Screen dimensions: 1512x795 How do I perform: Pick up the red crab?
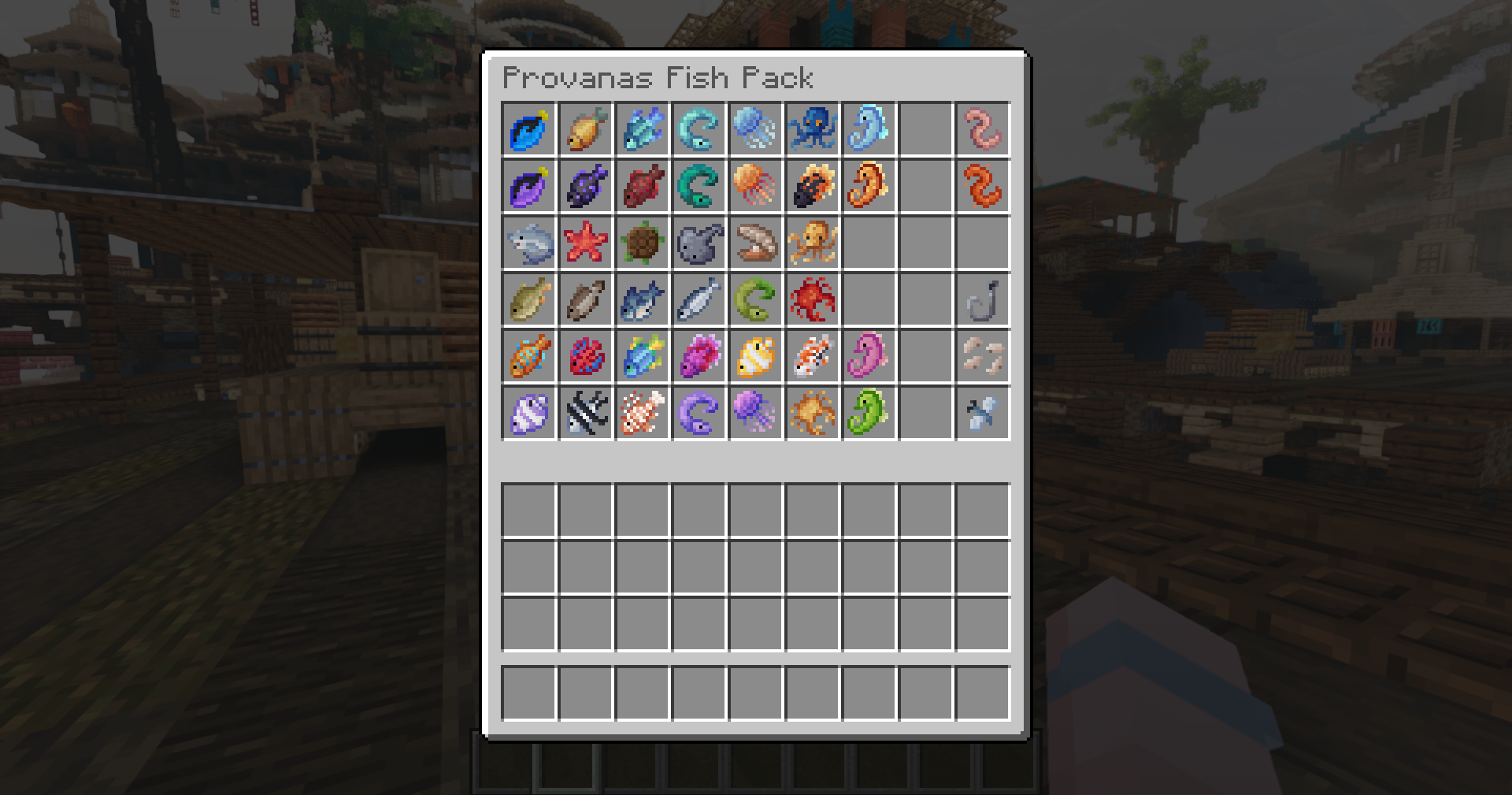tap(812, 299)
